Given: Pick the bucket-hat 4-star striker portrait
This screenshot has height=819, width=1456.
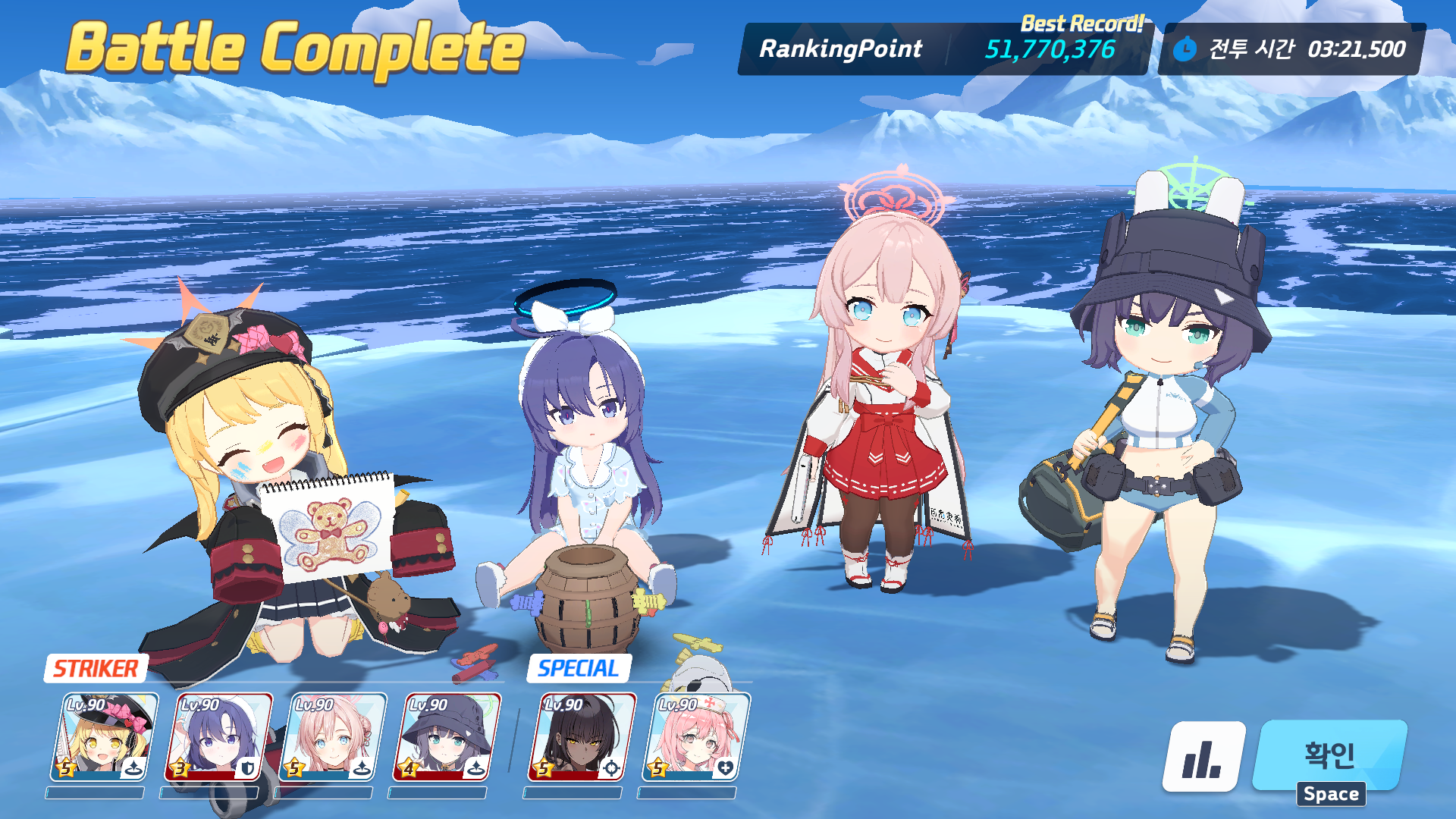Looking at the screenshot, I should [x=446, y=736].
